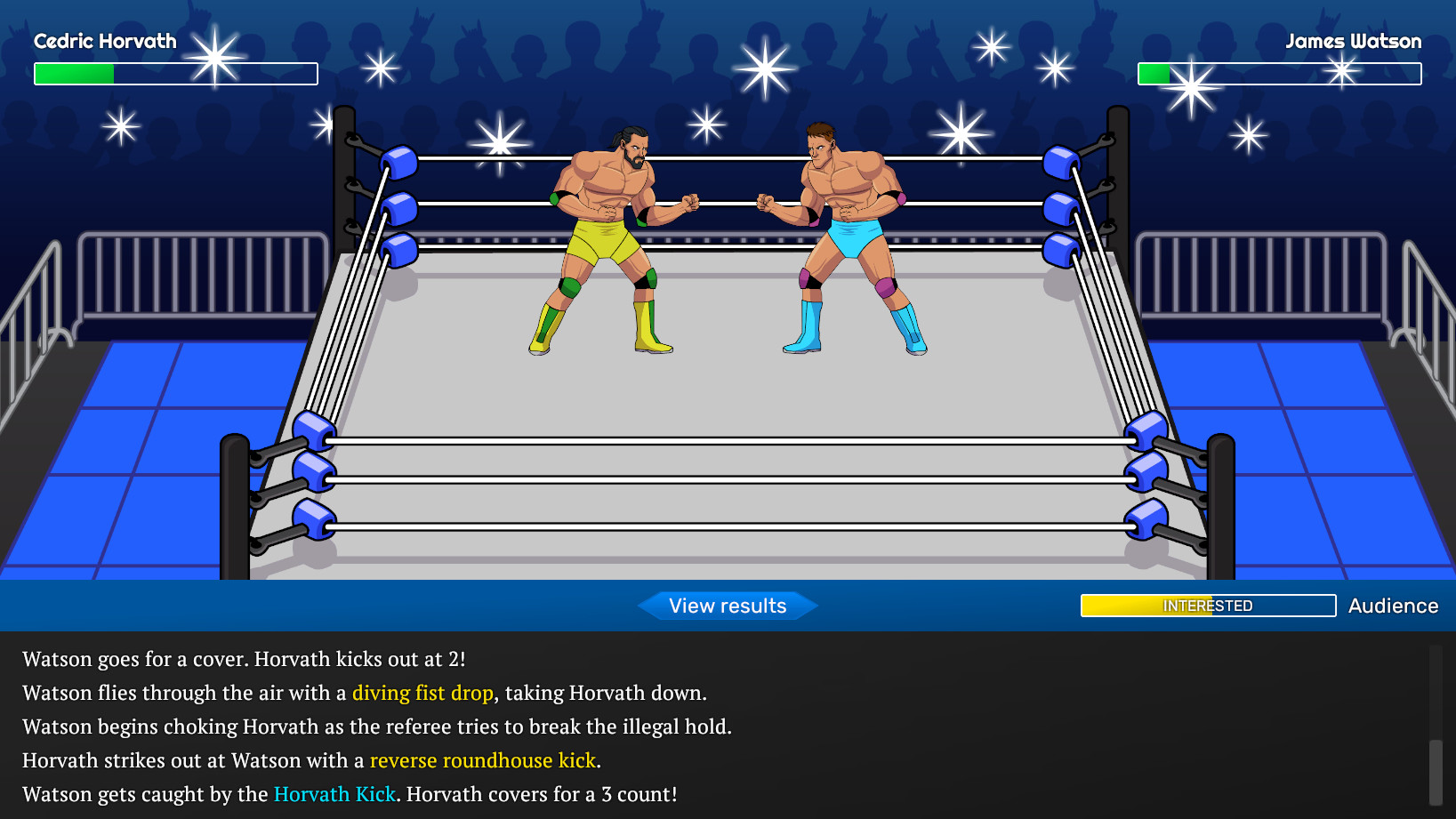This screenshot has width=1456, height=819.
Task: Open the Horvath Kick move link
Action: [334, 794]
